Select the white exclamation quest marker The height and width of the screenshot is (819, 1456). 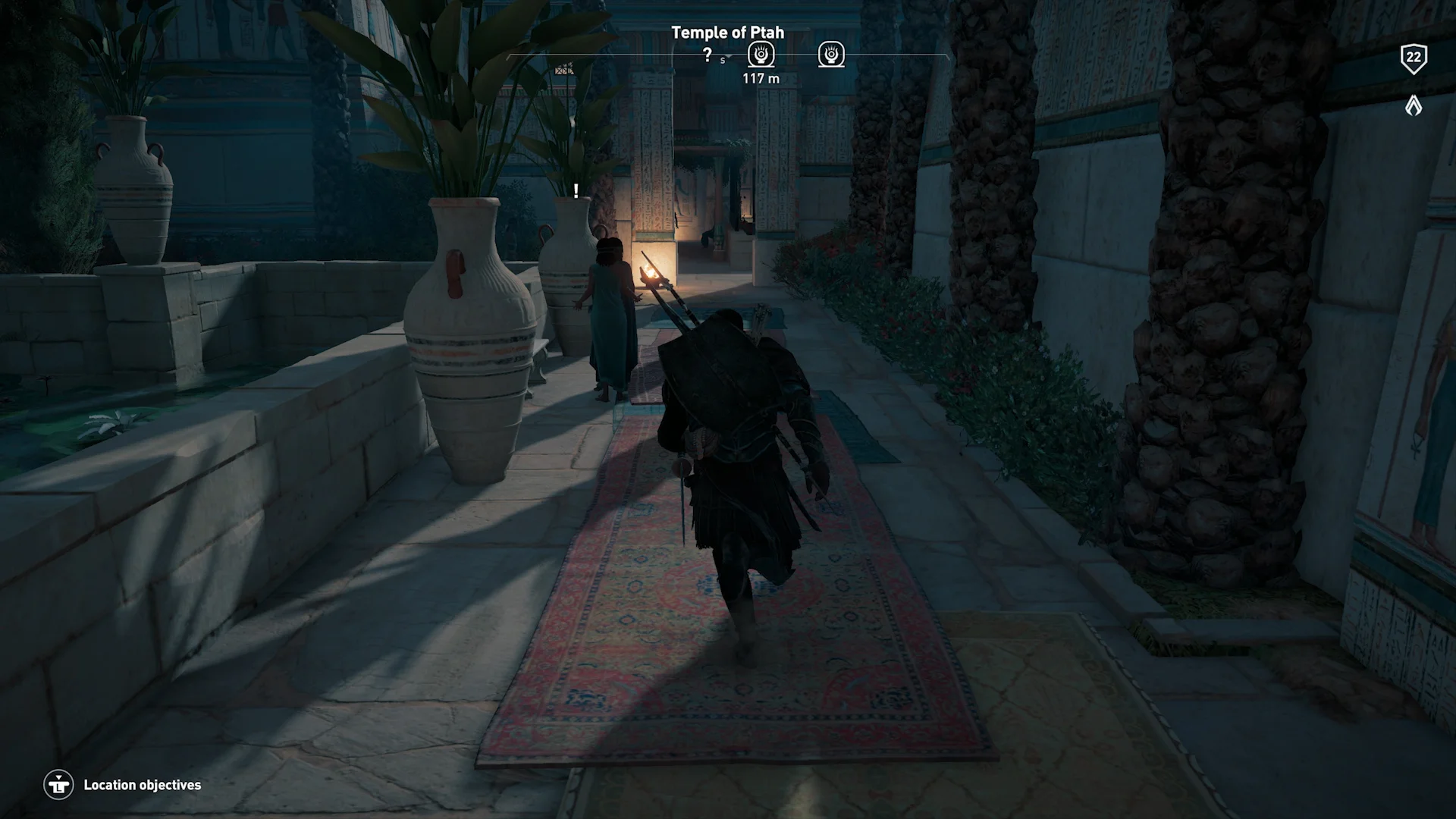coord(576,190)
